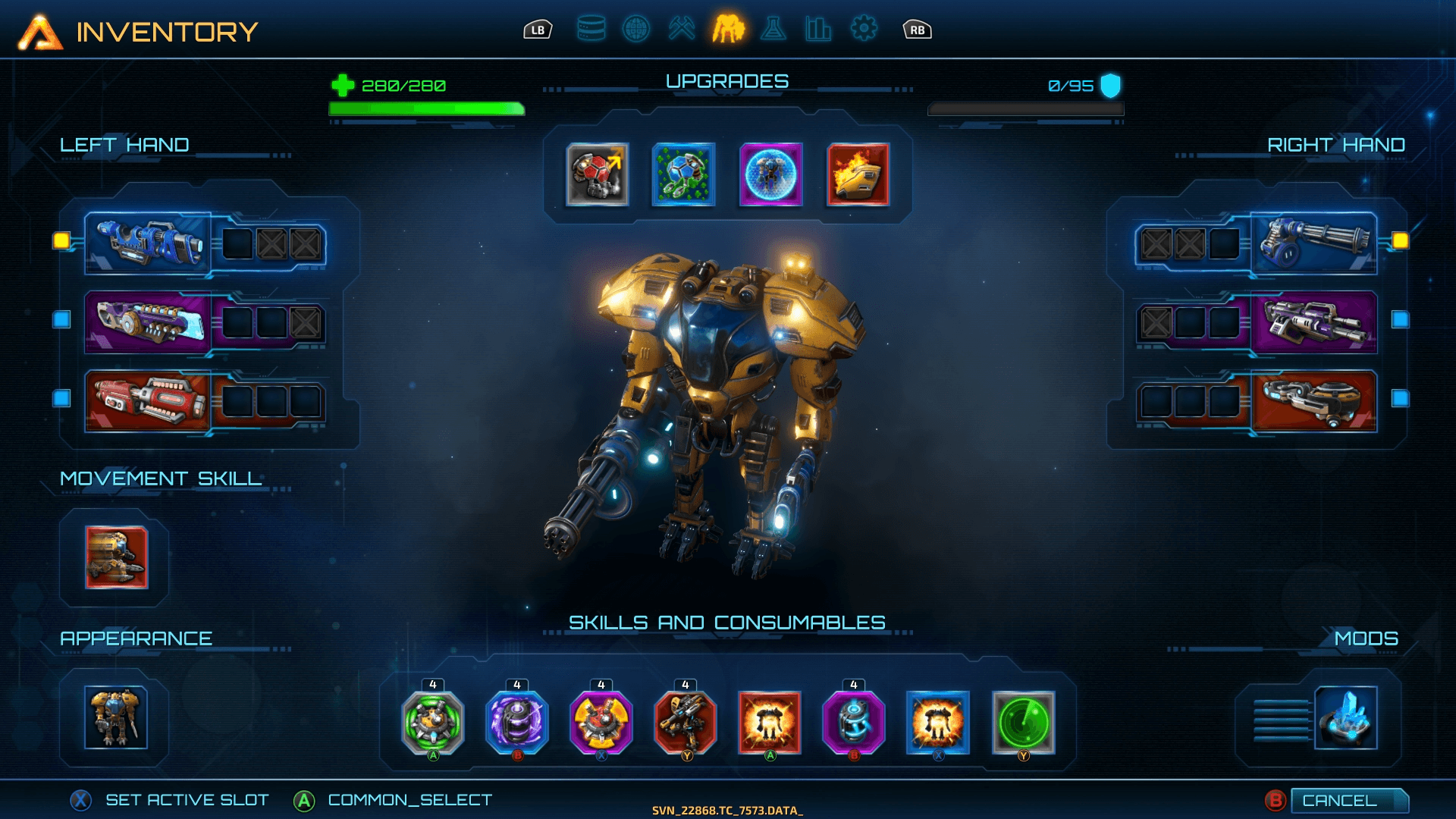Image resolution: width=1456 pixels, height=819 pixels.
Task: Choose the purple shield sphere upgrade
Action: (x=770, y=174)
